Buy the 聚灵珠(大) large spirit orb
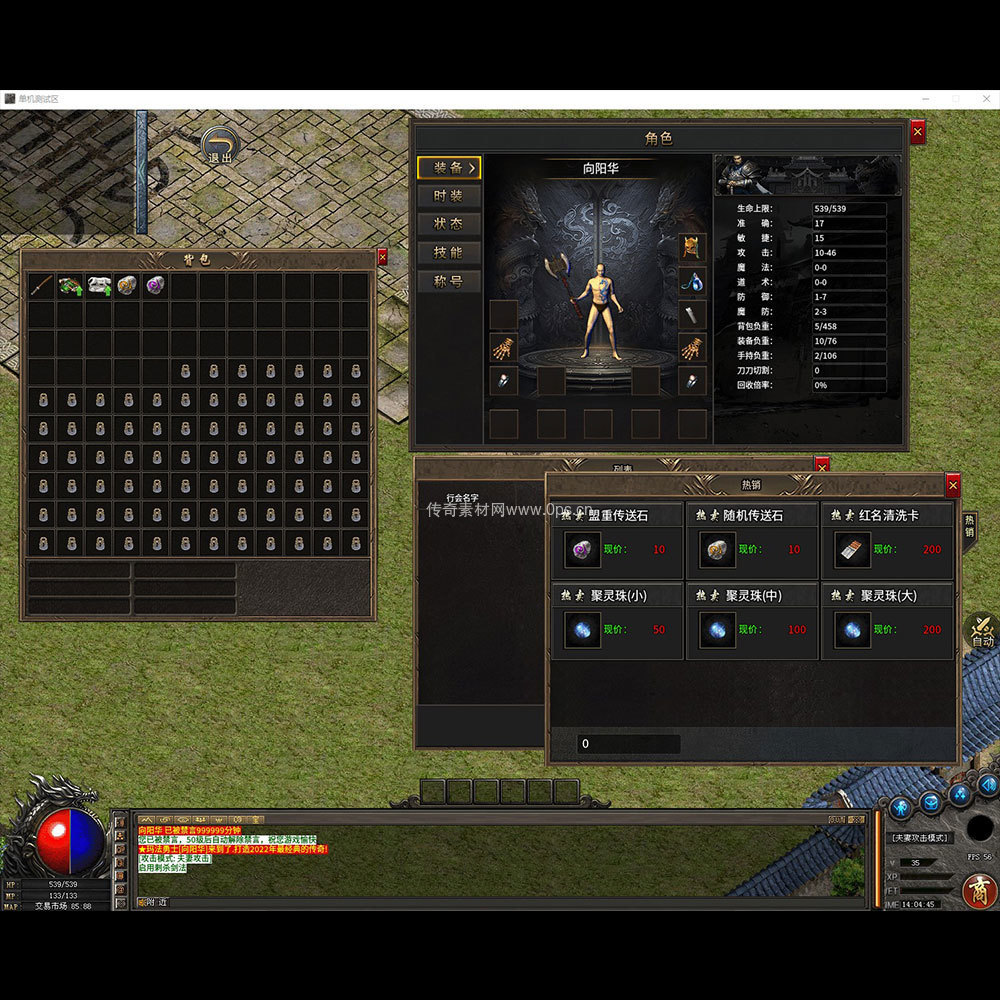 (851, 630)
